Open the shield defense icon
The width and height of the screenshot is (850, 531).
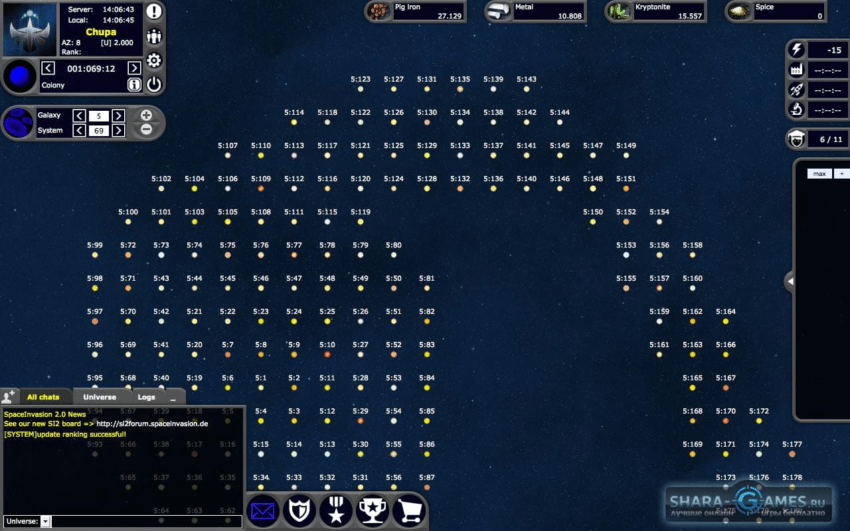(299, 512)
